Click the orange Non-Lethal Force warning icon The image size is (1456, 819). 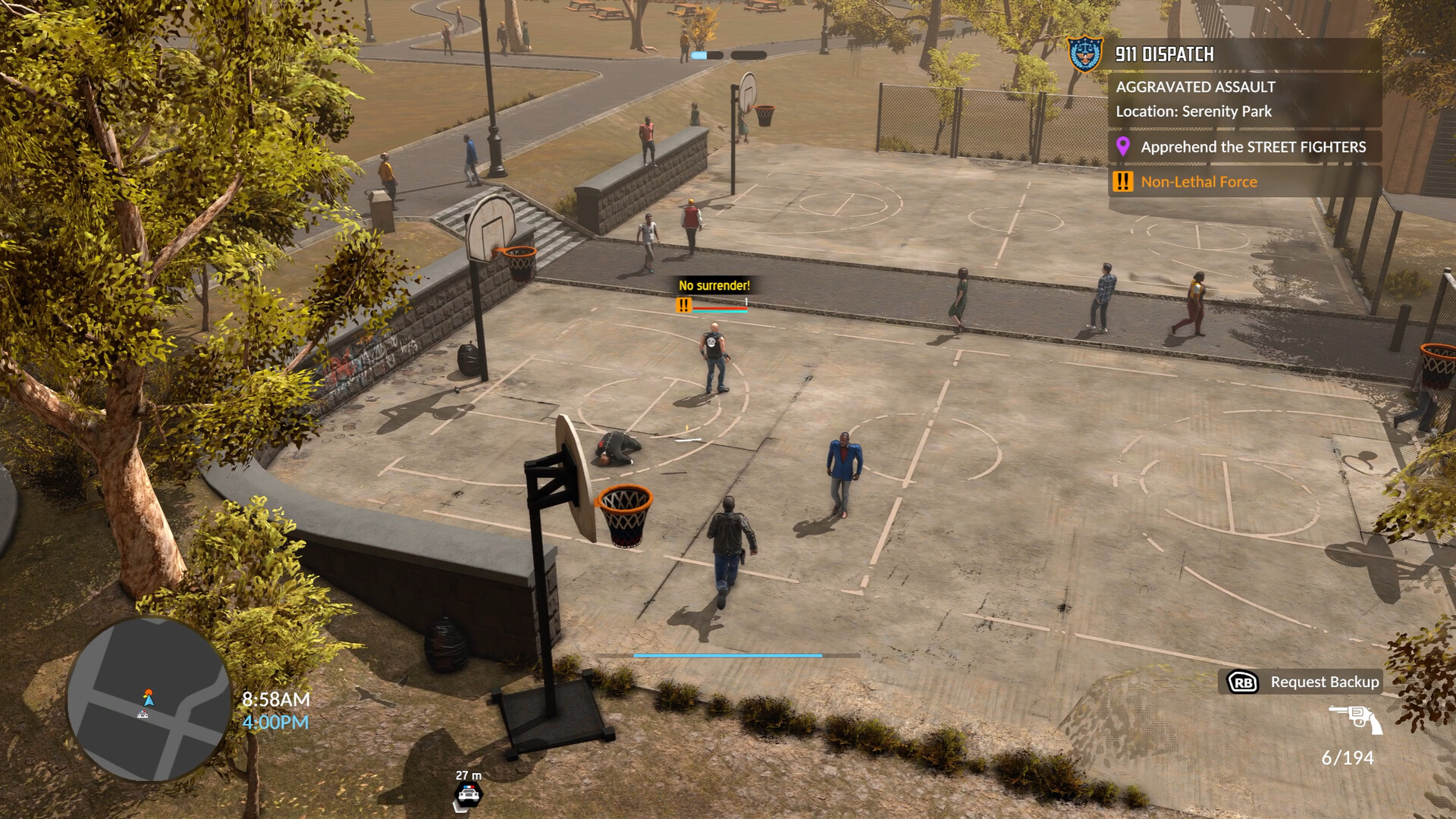pyautogui.click(x=1122, y=181)
